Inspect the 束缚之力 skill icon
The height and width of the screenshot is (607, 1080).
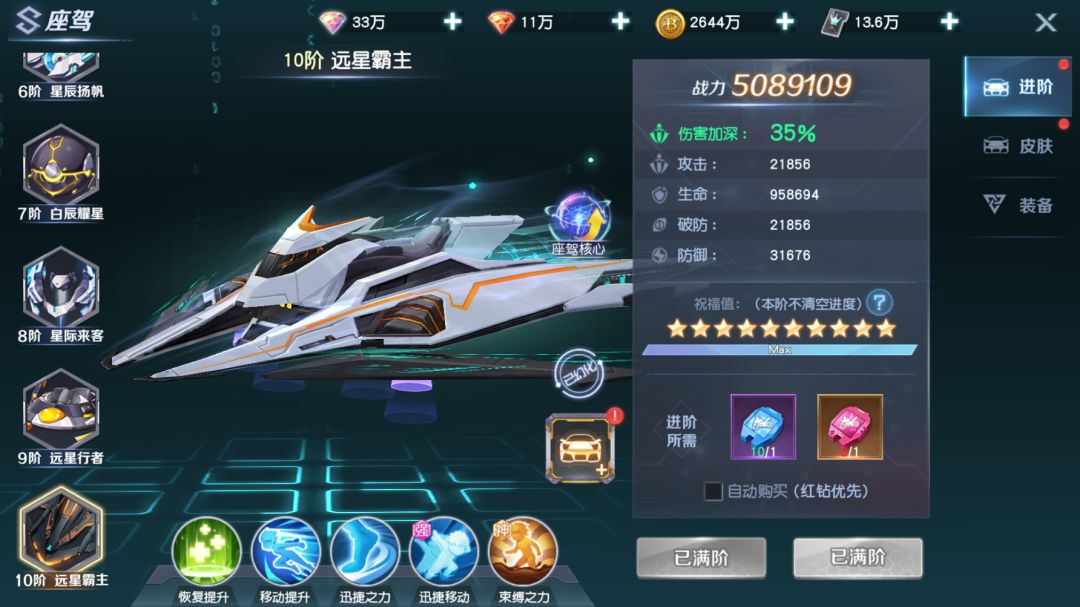(523, 551)
